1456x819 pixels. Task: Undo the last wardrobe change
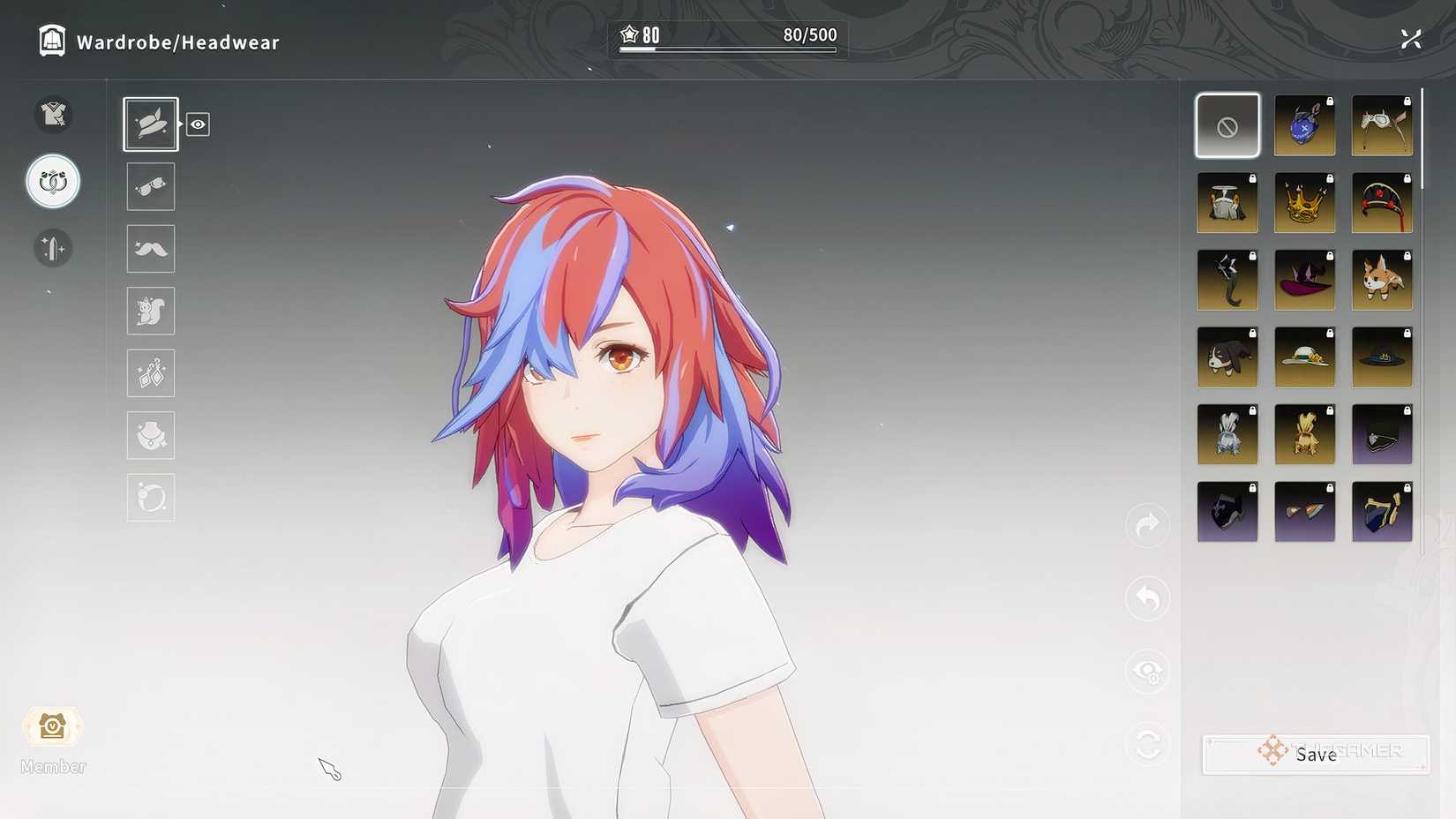[1146, 597]
